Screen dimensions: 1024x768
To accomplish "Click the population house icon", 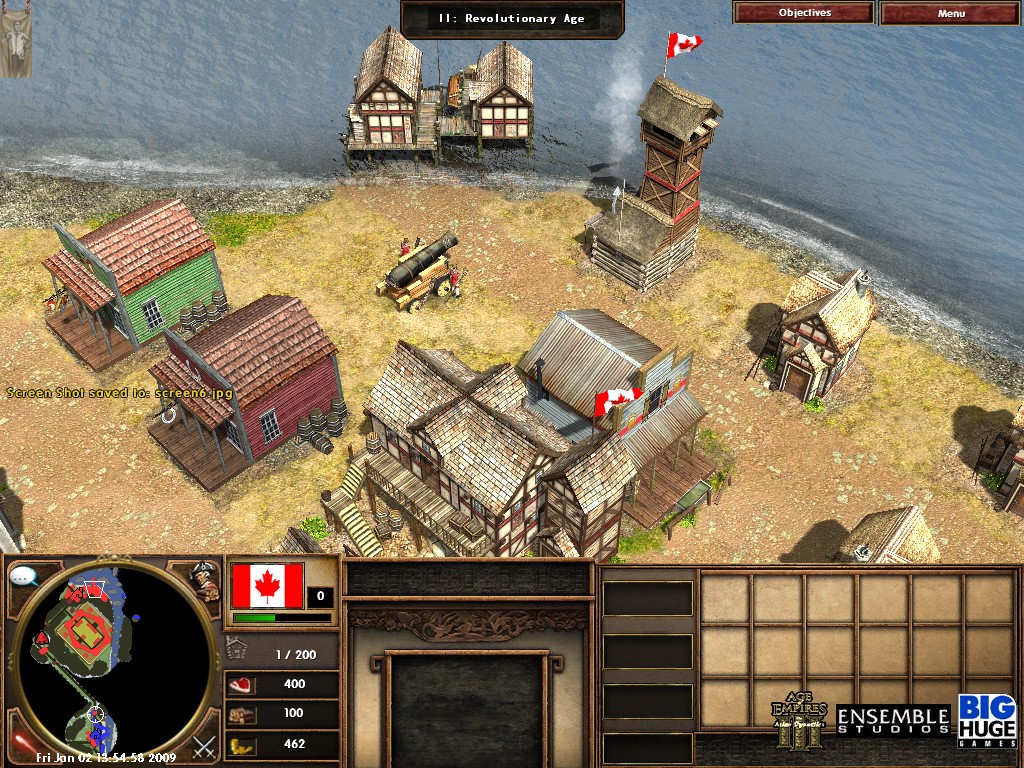I will (237, 648).
